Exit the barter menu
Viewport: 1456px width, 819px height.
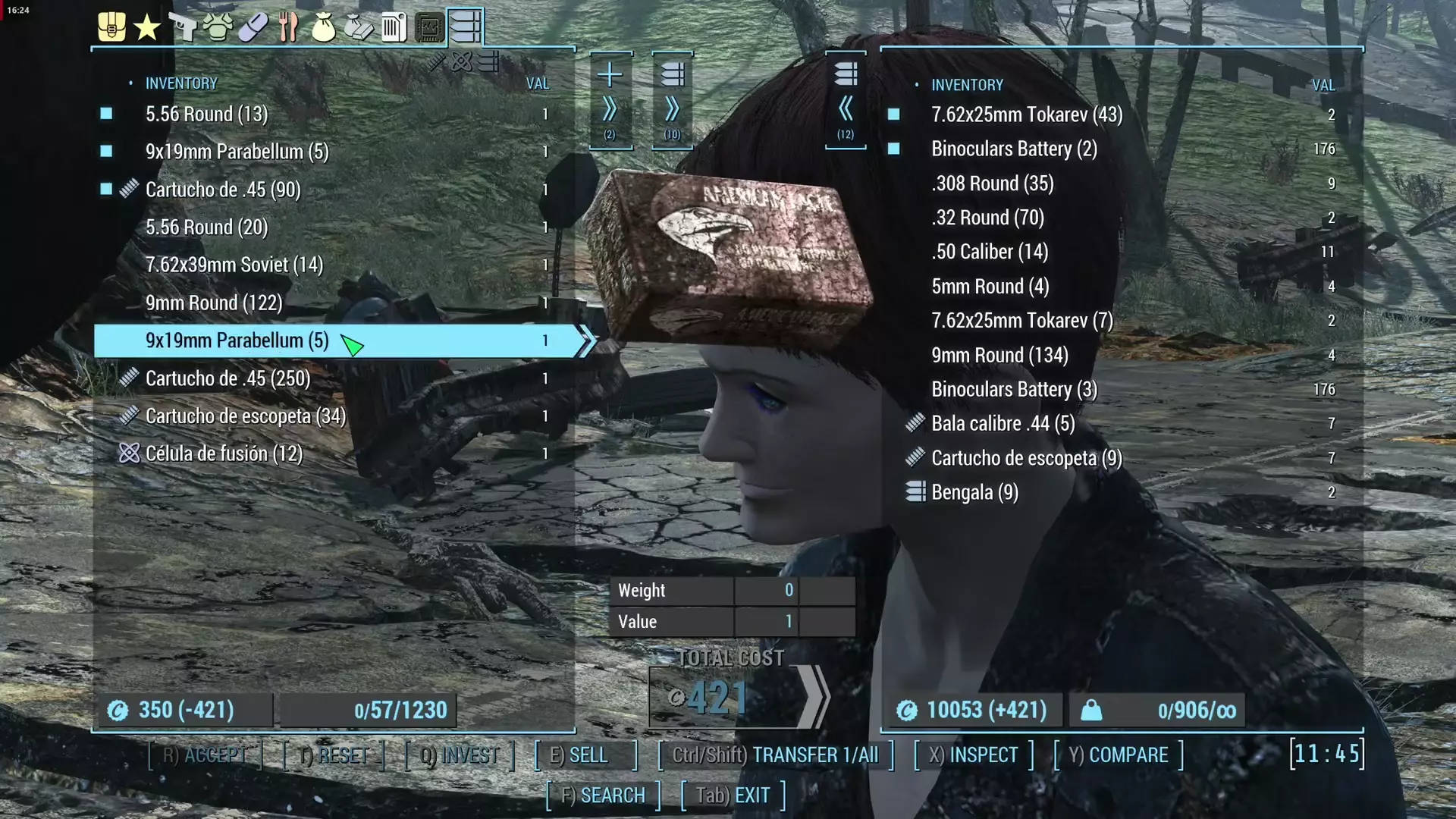[733, 795]
